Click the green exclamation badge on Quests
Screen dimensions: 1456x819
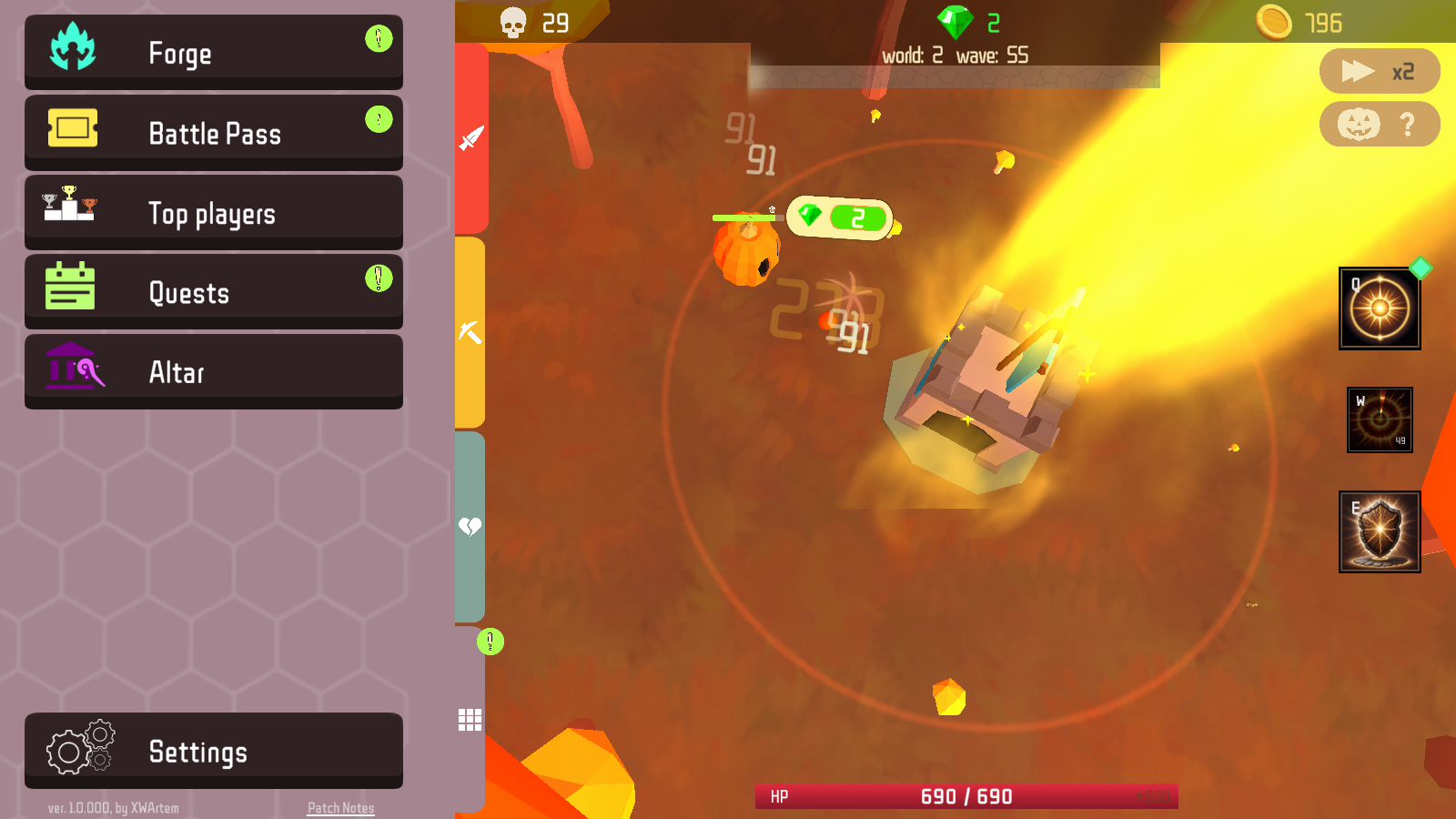pyautogui.click(x=379, y=278)
